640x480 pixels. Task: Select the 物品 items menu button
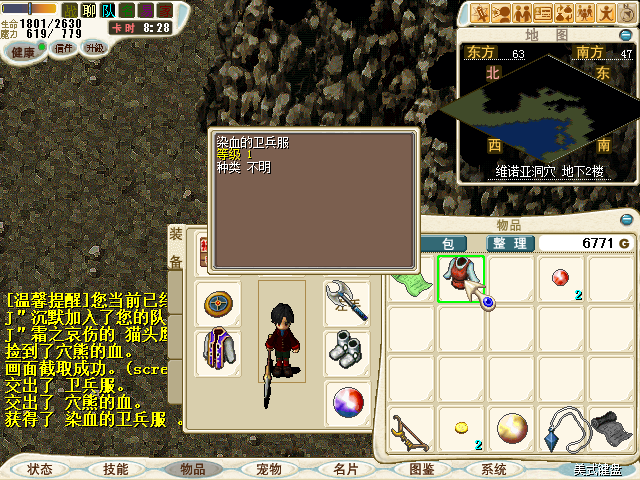[191, 468]
